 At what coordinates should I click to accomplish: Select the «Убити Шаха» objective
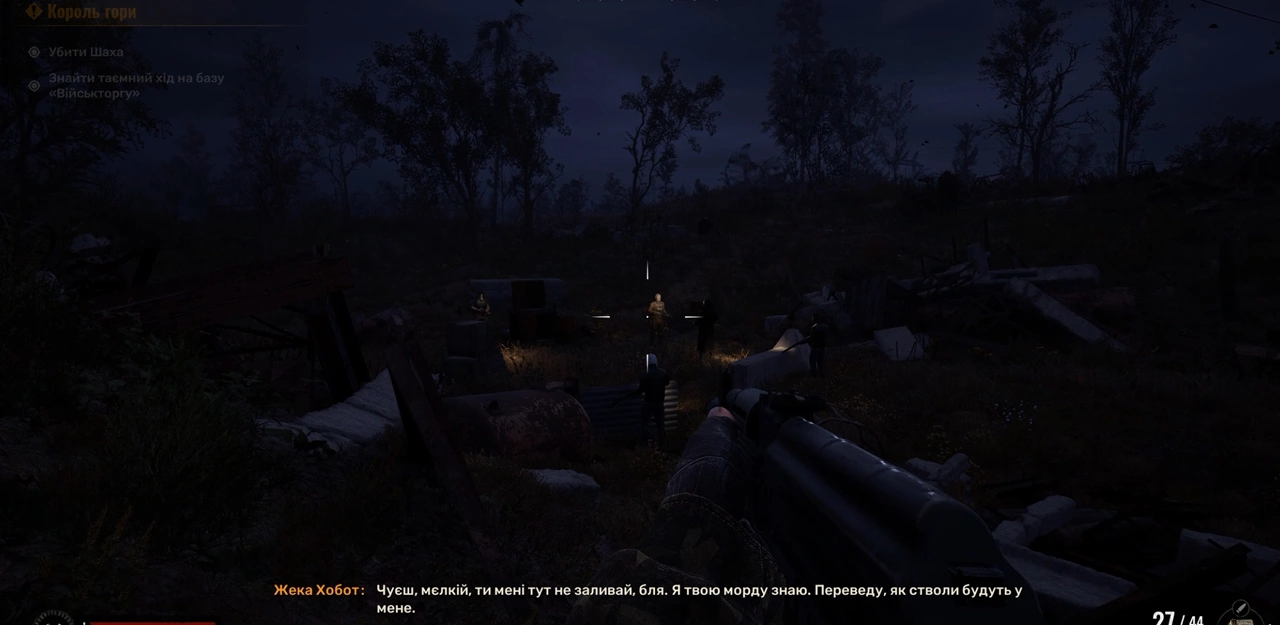86,52
